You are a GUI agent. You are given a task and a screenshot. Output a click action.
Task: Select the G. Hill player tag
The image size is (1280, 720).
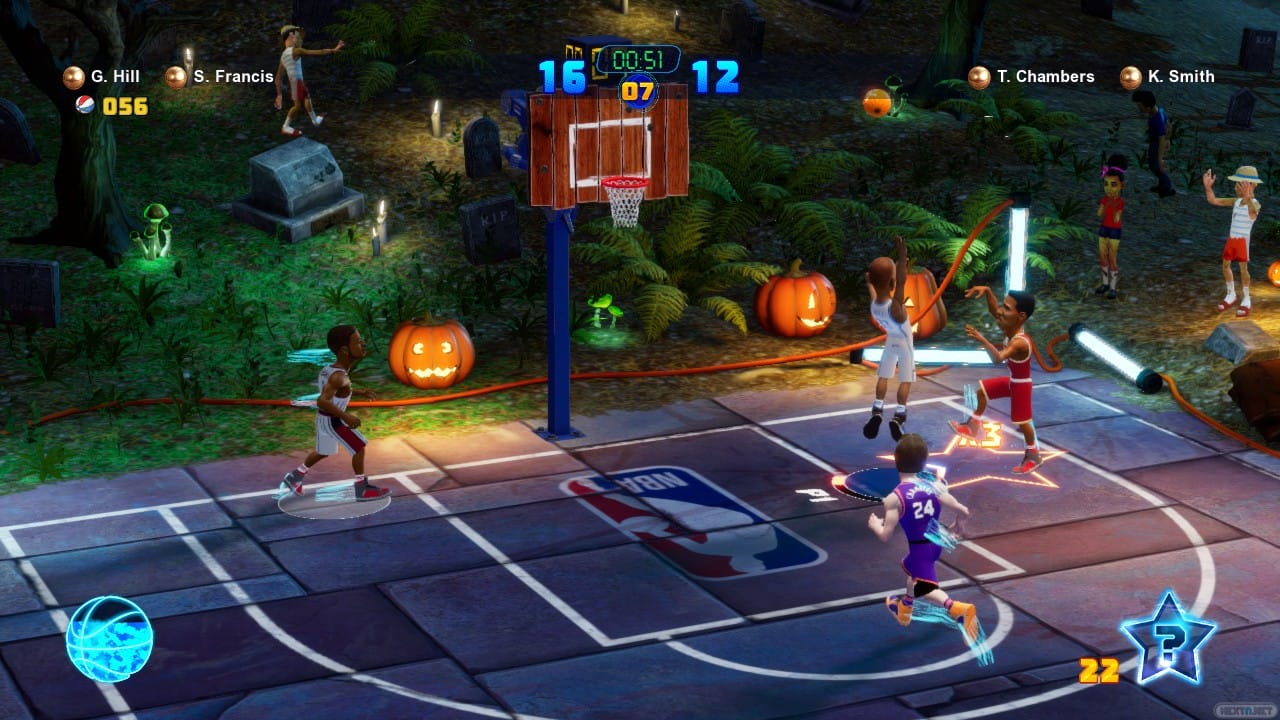(x=103, y=77)
